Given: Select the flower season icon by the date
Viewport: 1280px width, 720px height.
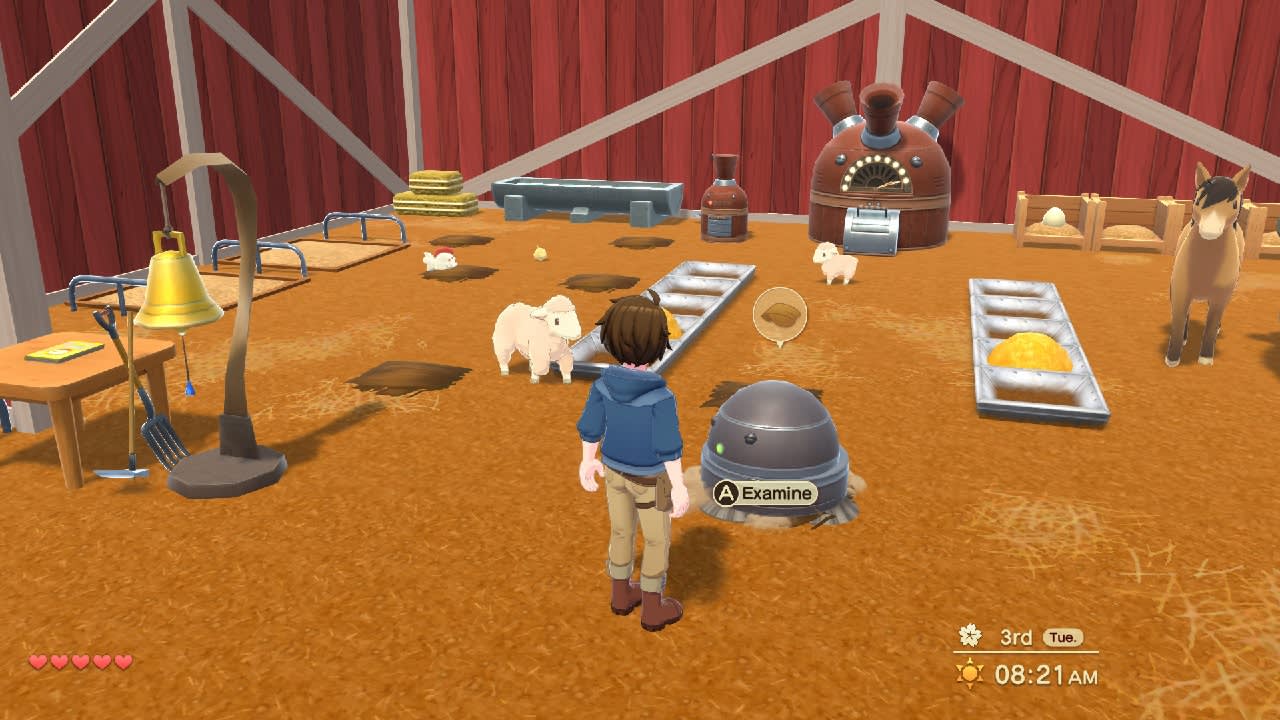Looking at the screenshot, I should tap(970, 635).
